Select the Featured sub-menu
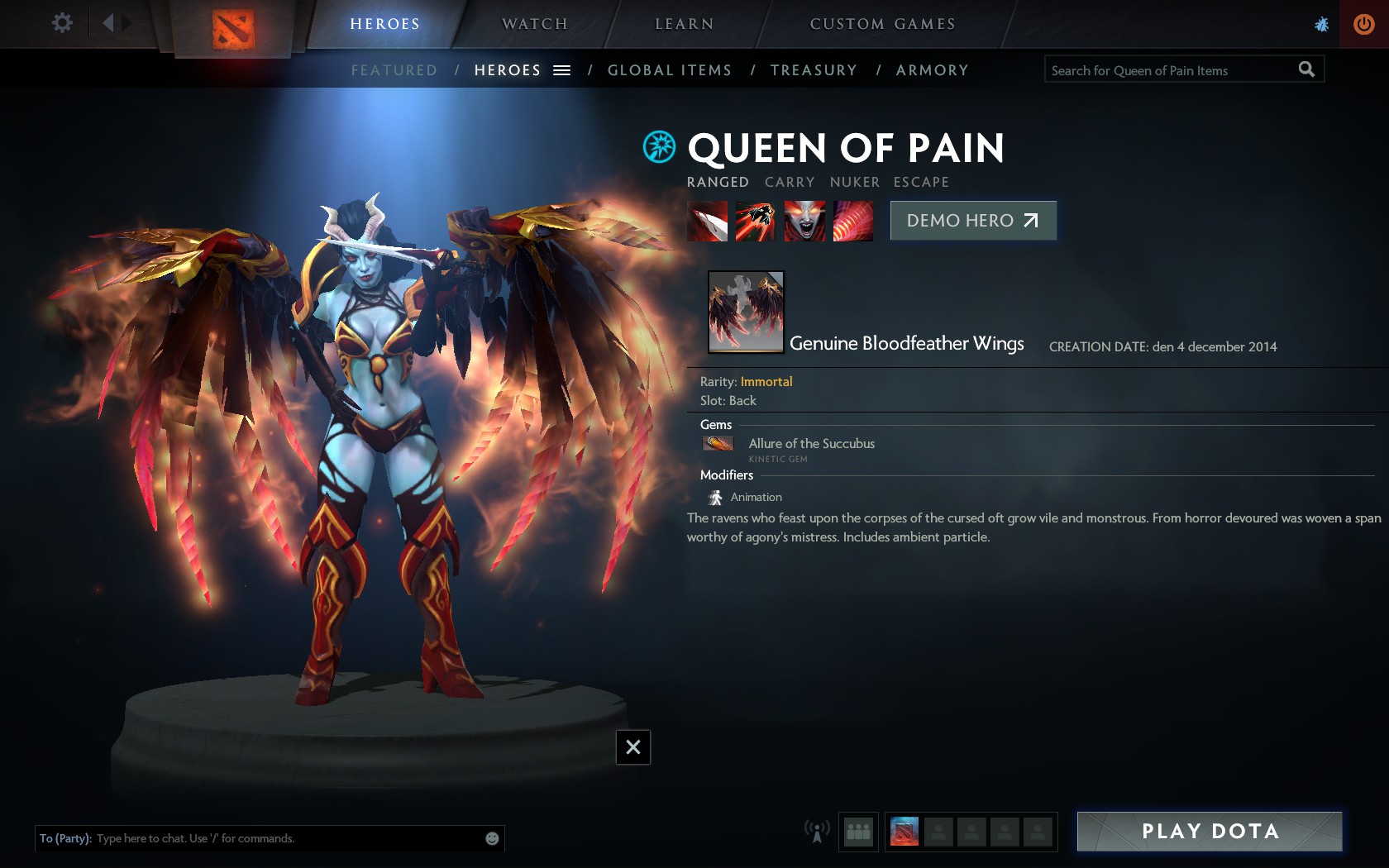 394,70
